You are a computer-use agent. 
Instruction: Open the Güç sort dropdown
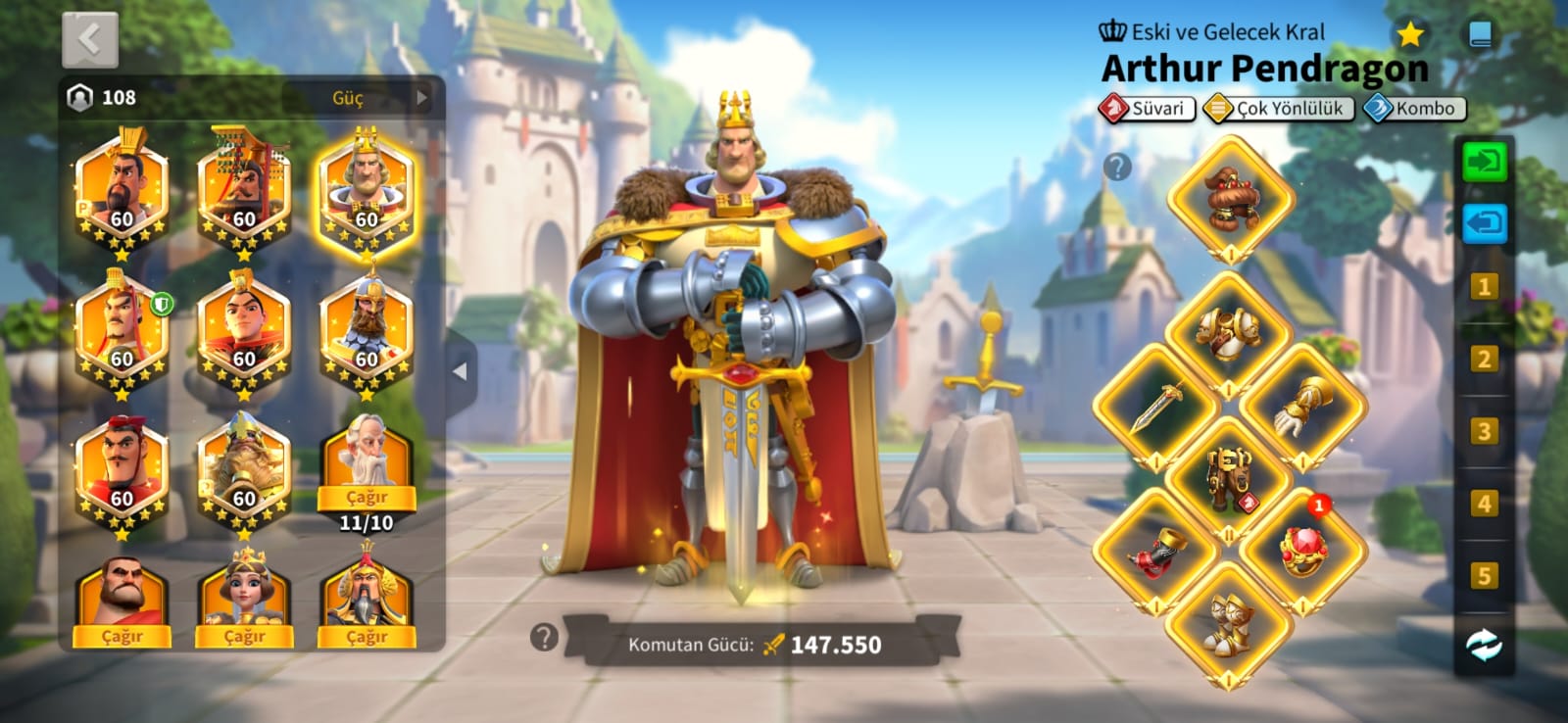[x=360, y=98]
